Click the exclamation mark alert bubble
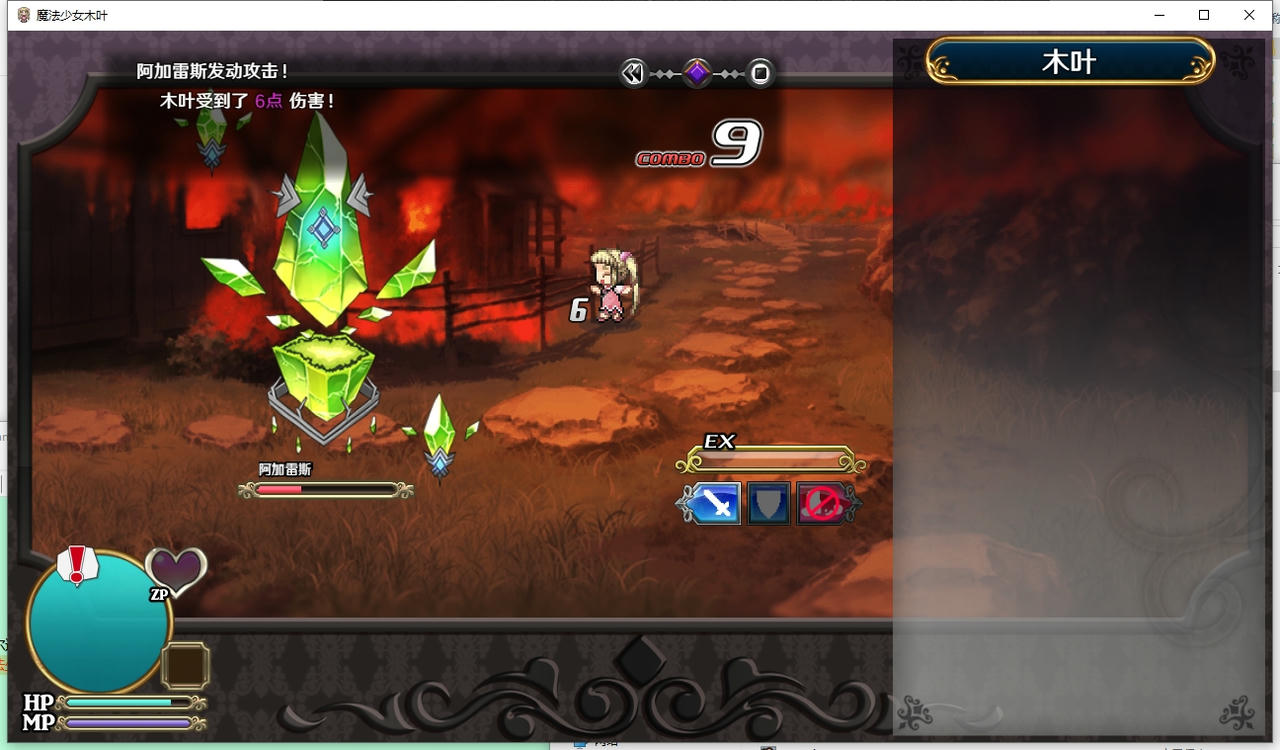 coord(78,565)
